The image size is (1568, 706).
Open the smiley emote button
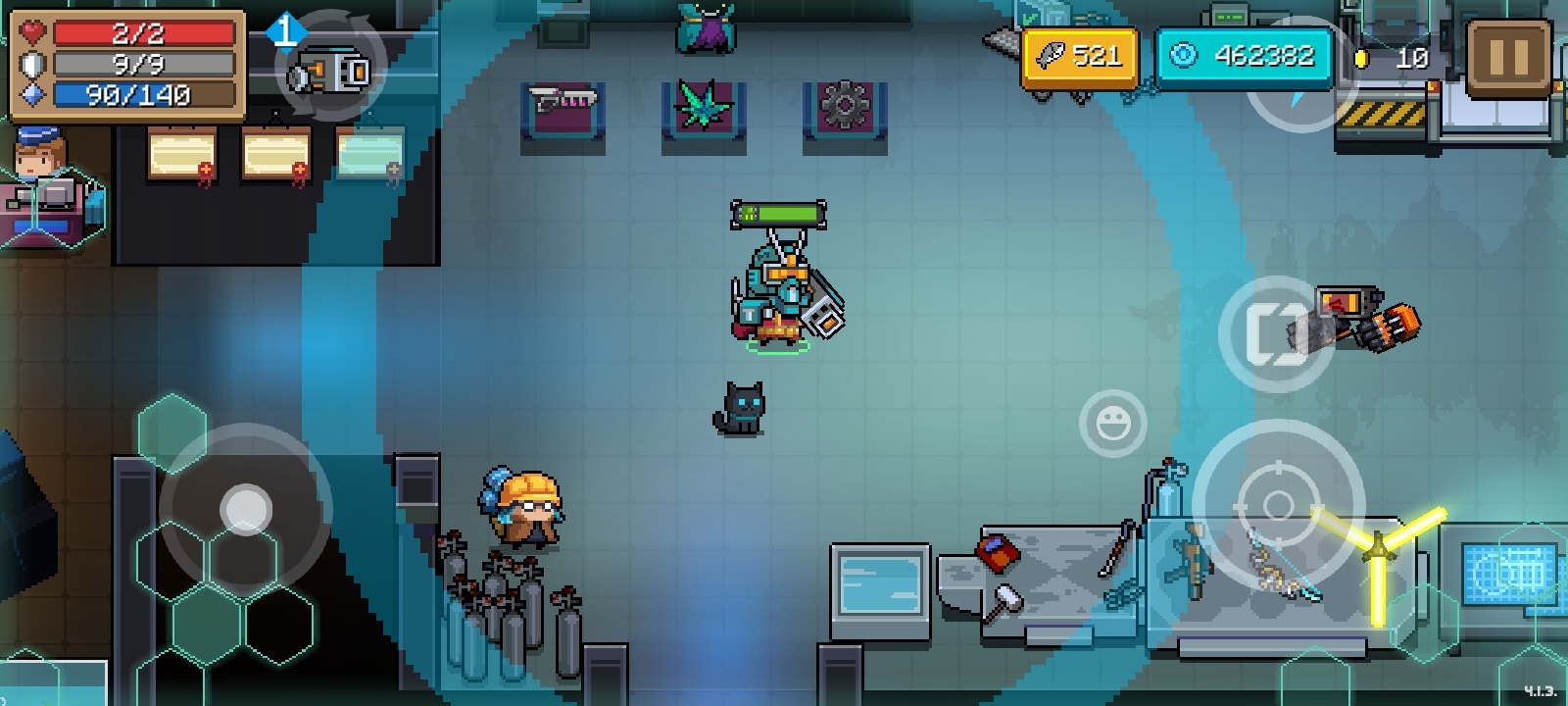point(1112,424)
